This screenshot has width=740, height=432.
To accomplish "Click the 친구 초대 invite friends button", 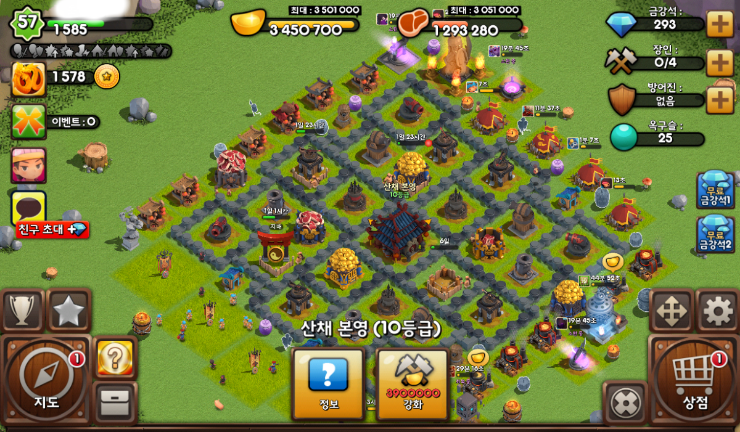I will tap(52, 230).
